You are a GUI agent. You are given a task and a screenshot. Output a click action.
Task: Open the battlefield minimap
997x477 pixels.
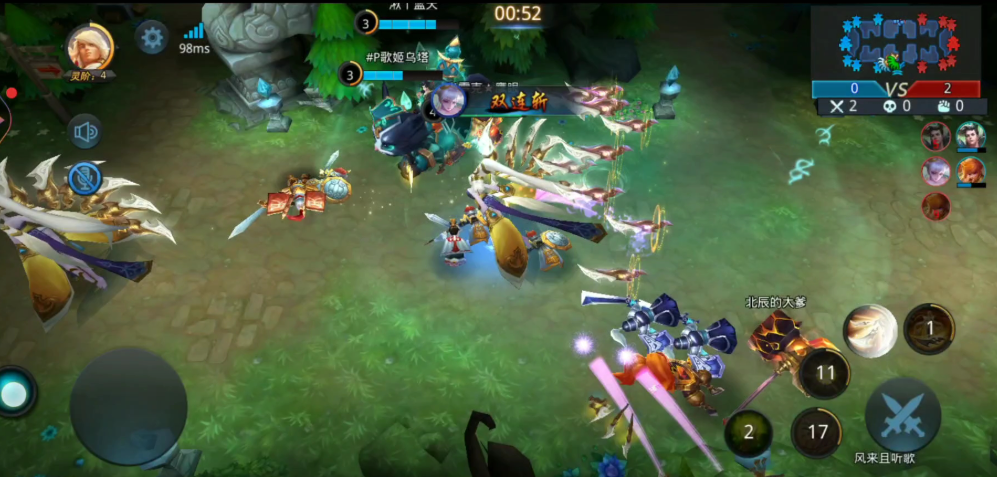pos(896,43)
